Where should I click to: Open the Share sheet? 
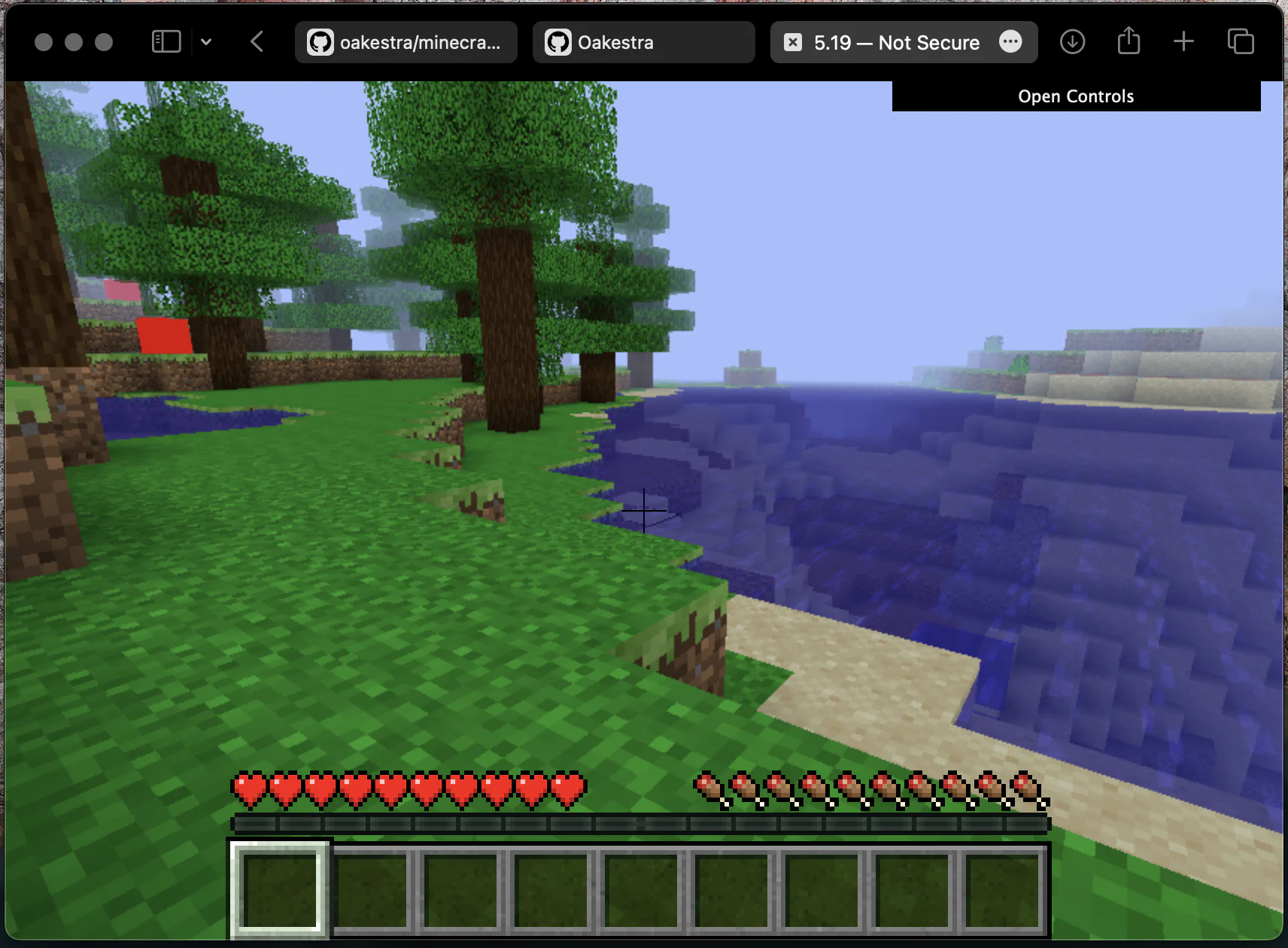click(x=1128, y=41)
